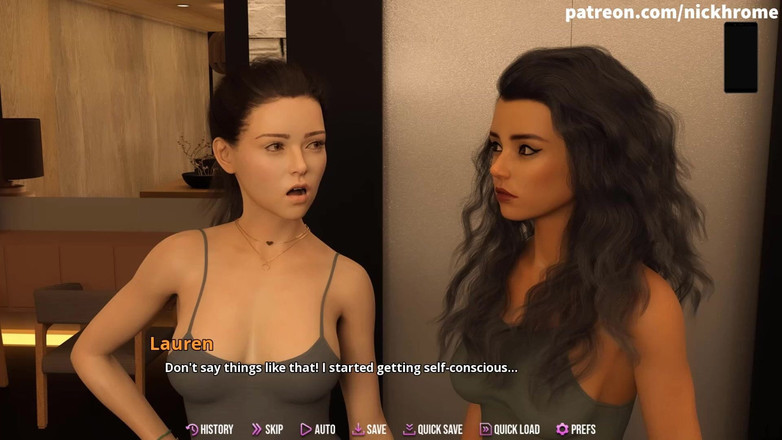Use Quick Load

pos(510,429)
